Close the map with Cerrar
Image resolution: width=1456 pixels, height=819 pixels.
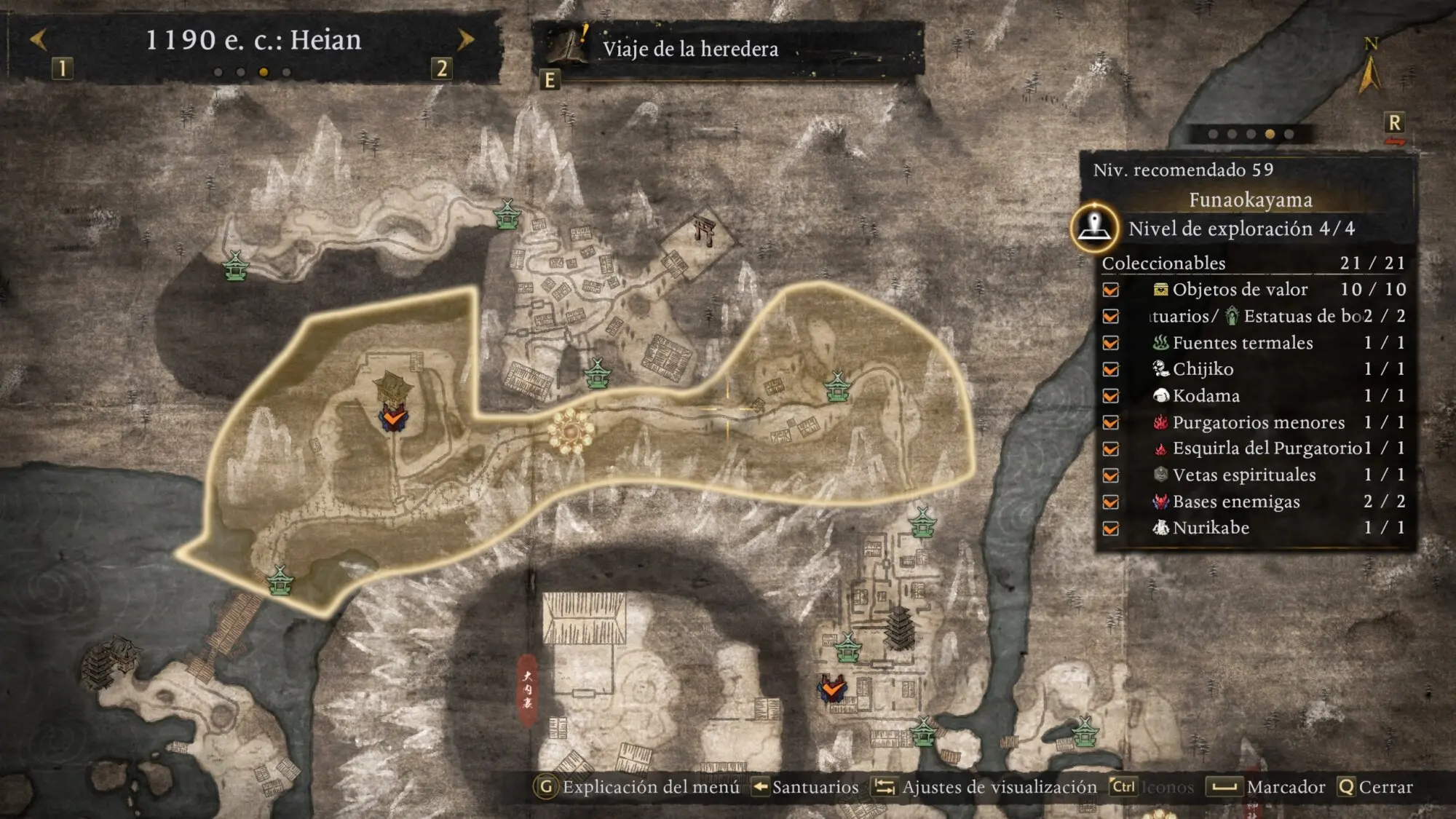[1376, 787]
